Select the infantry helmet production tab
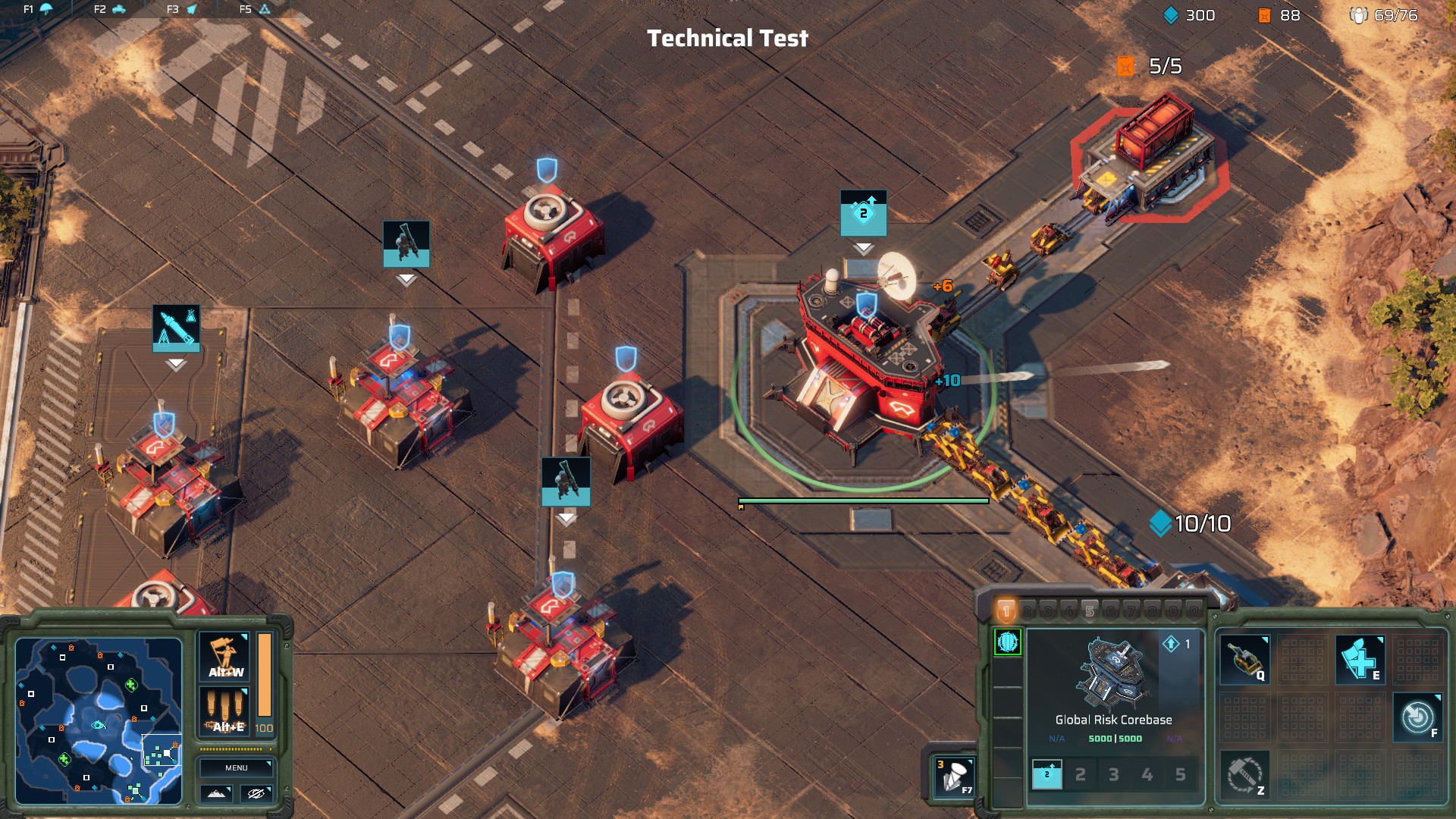This screenshot has width=1456, height=819. [x=45, y=9]
